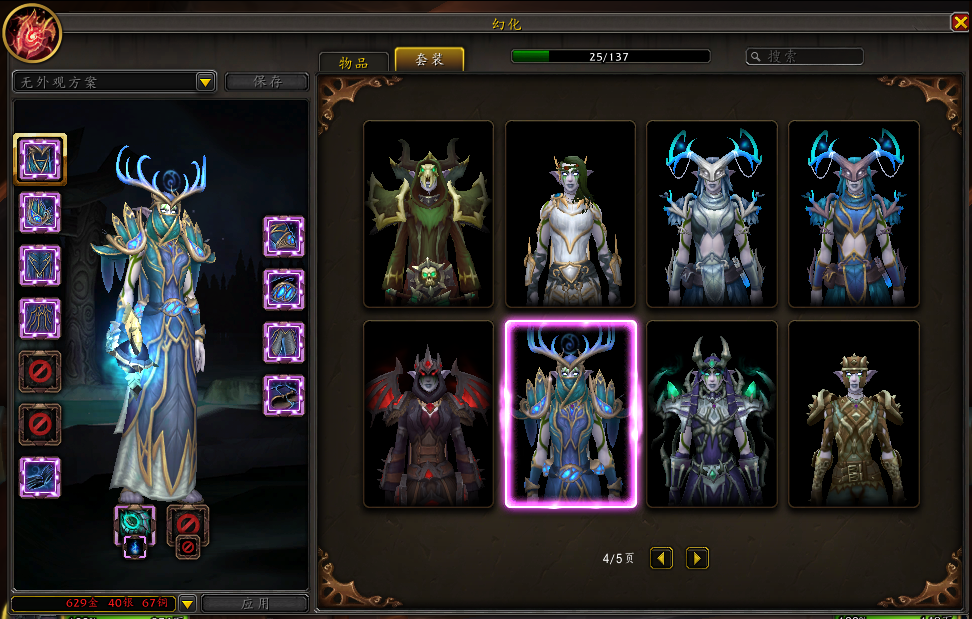The image size is (972, 619).
Task: Apply changes with the 应用 button
Action: click(255, 604)
